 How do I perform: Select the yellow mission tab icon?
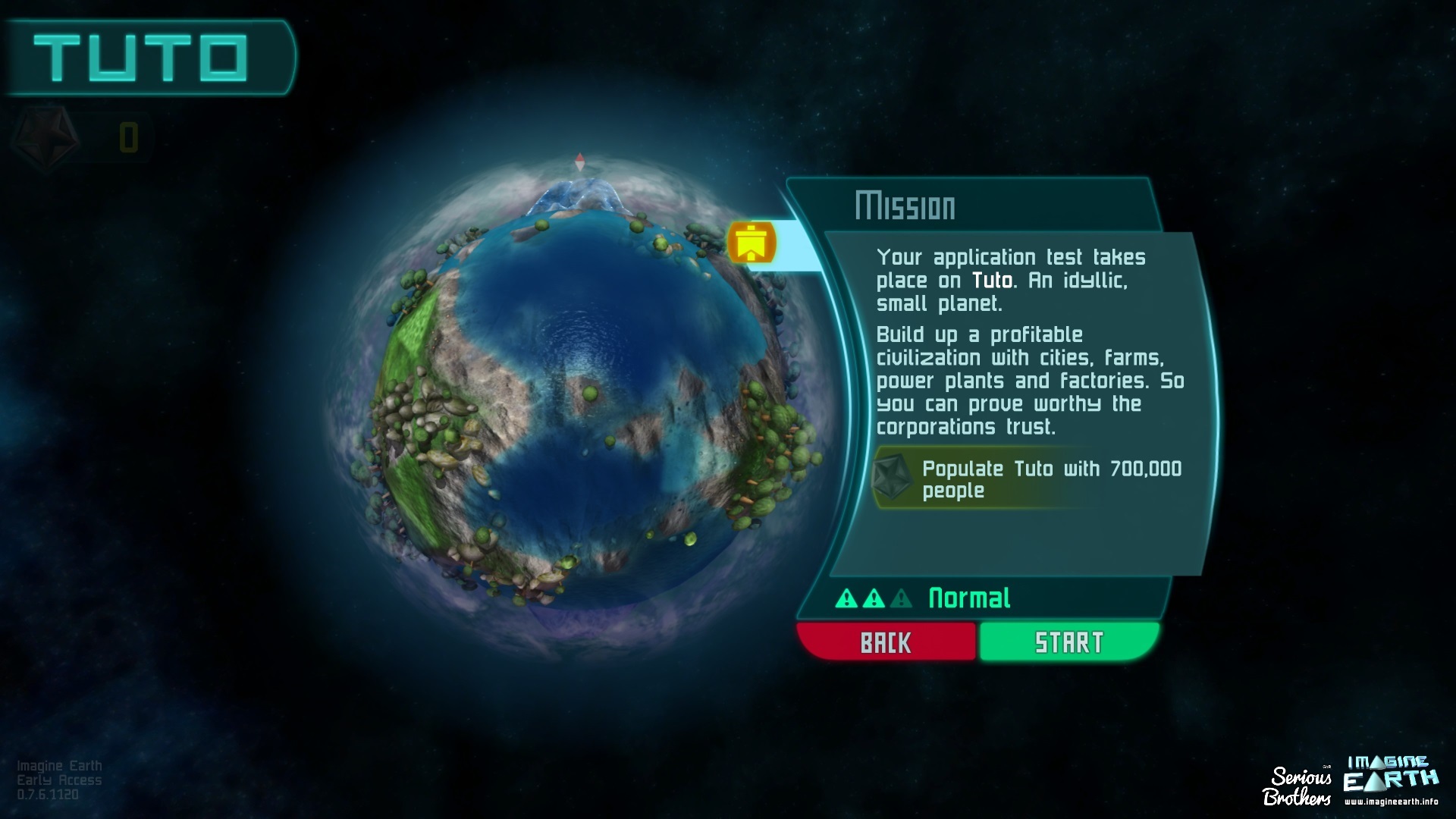click(751, 243)
